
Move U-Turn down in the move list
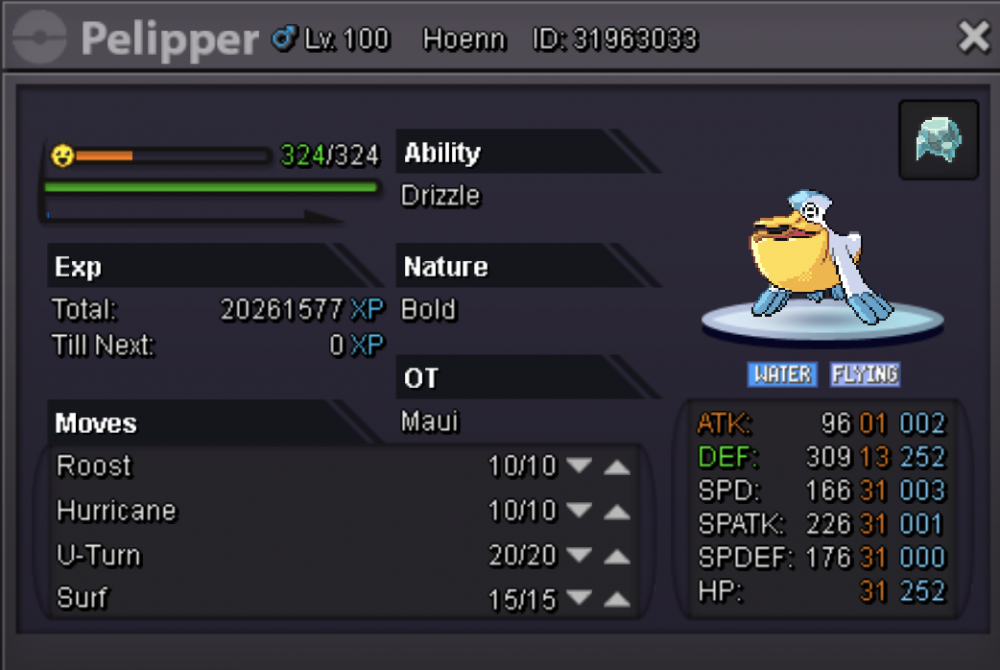579,556
